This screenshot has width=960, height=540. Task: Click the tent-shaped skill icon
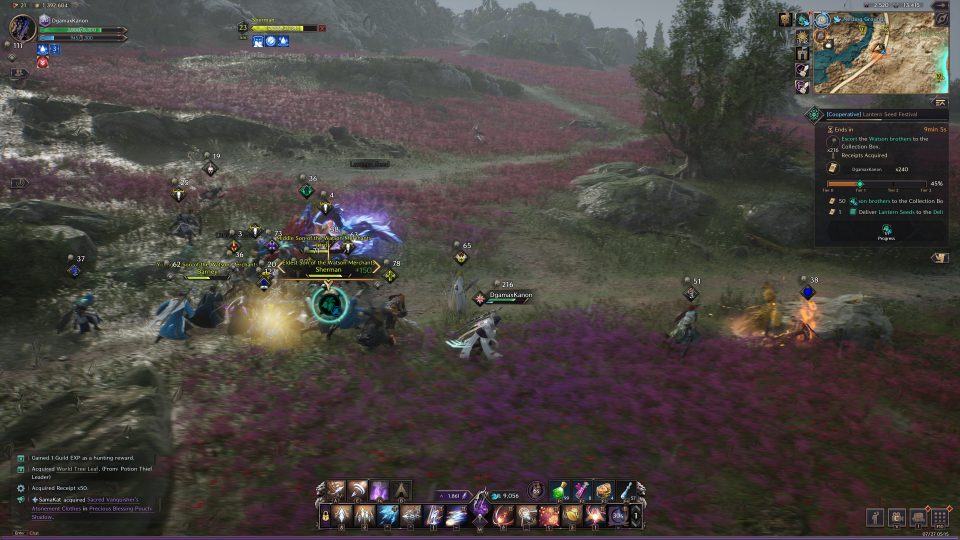coord(401,491)
